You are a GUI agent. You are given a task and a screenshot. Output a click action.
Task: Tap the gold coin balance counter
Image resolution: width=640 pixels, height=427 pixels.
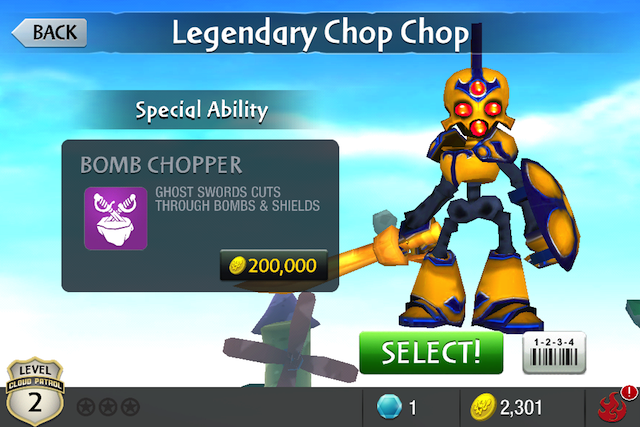(507, 407)
